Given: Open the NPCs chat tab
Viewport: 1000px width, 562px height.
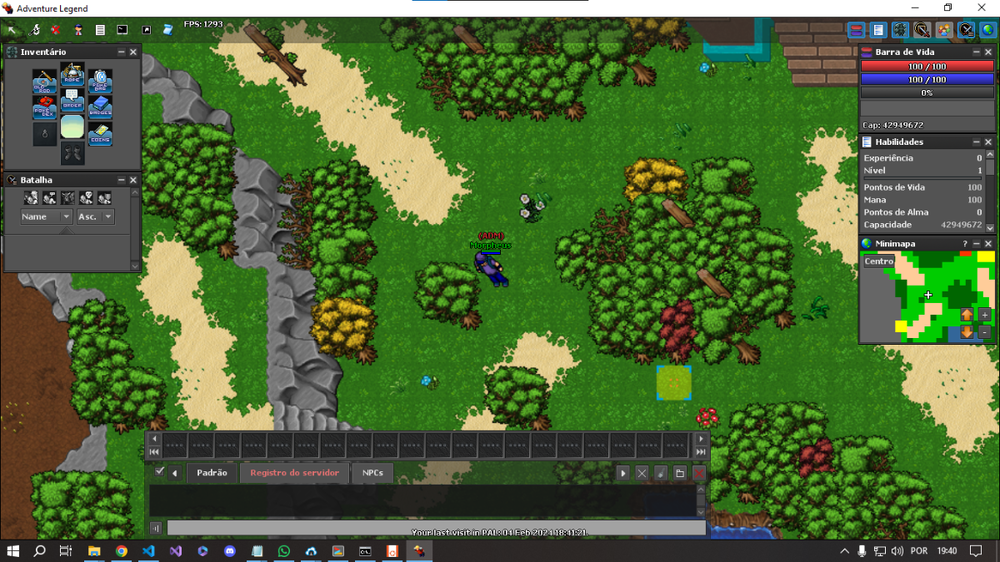Looking at the screenshot, I should pyautogui.click(x=372, y=473).
